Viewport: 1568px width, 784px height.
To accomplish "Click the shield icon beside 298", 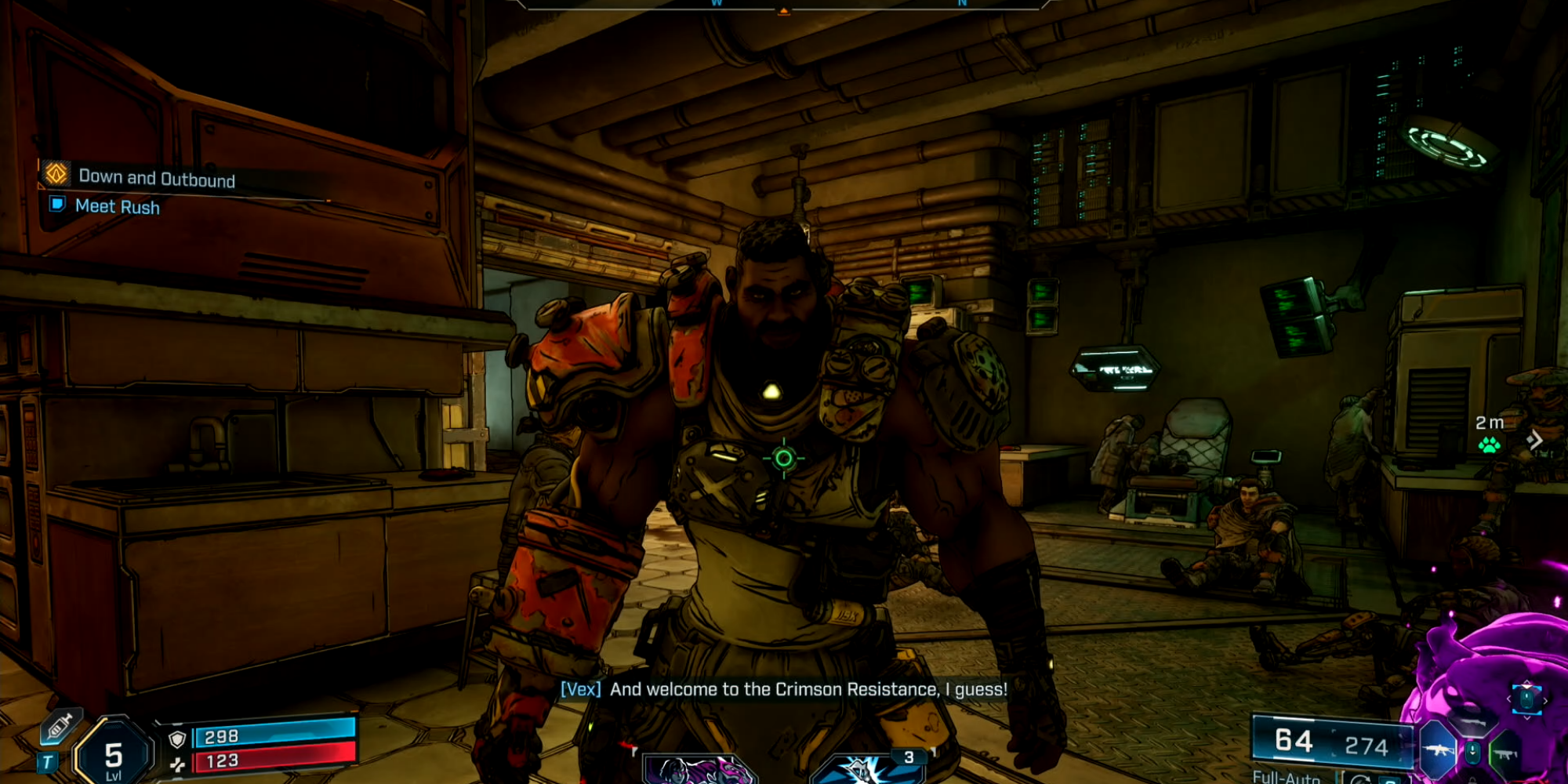I will [x=176, y=740].
